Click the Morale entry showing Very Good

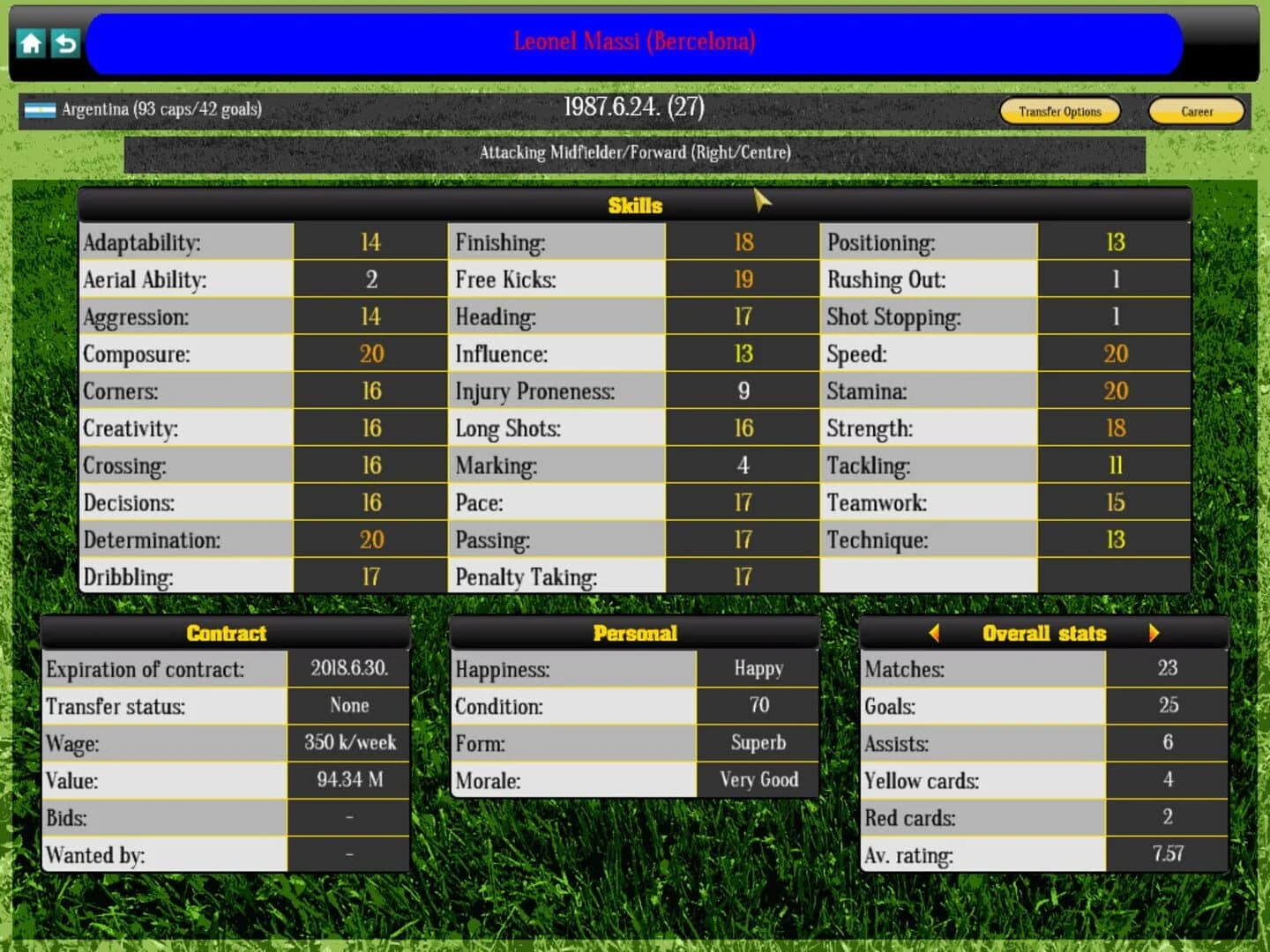758,780
